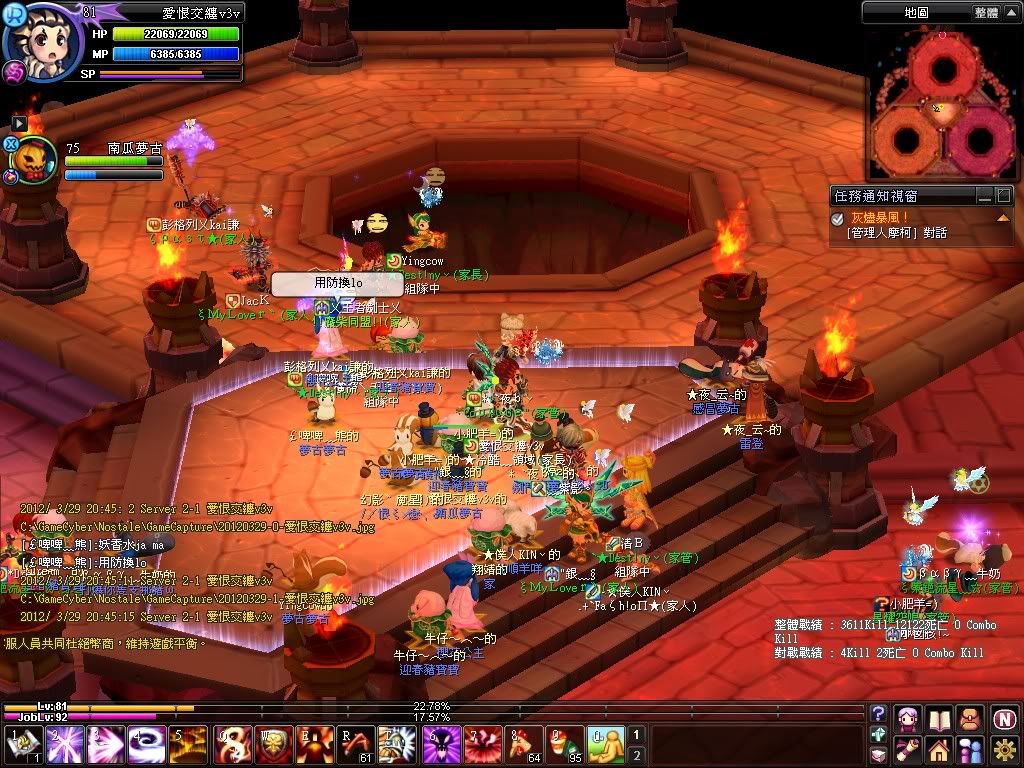Activate the sitting figure action in slot Q

pyautogui.click(x=605, y=745)
